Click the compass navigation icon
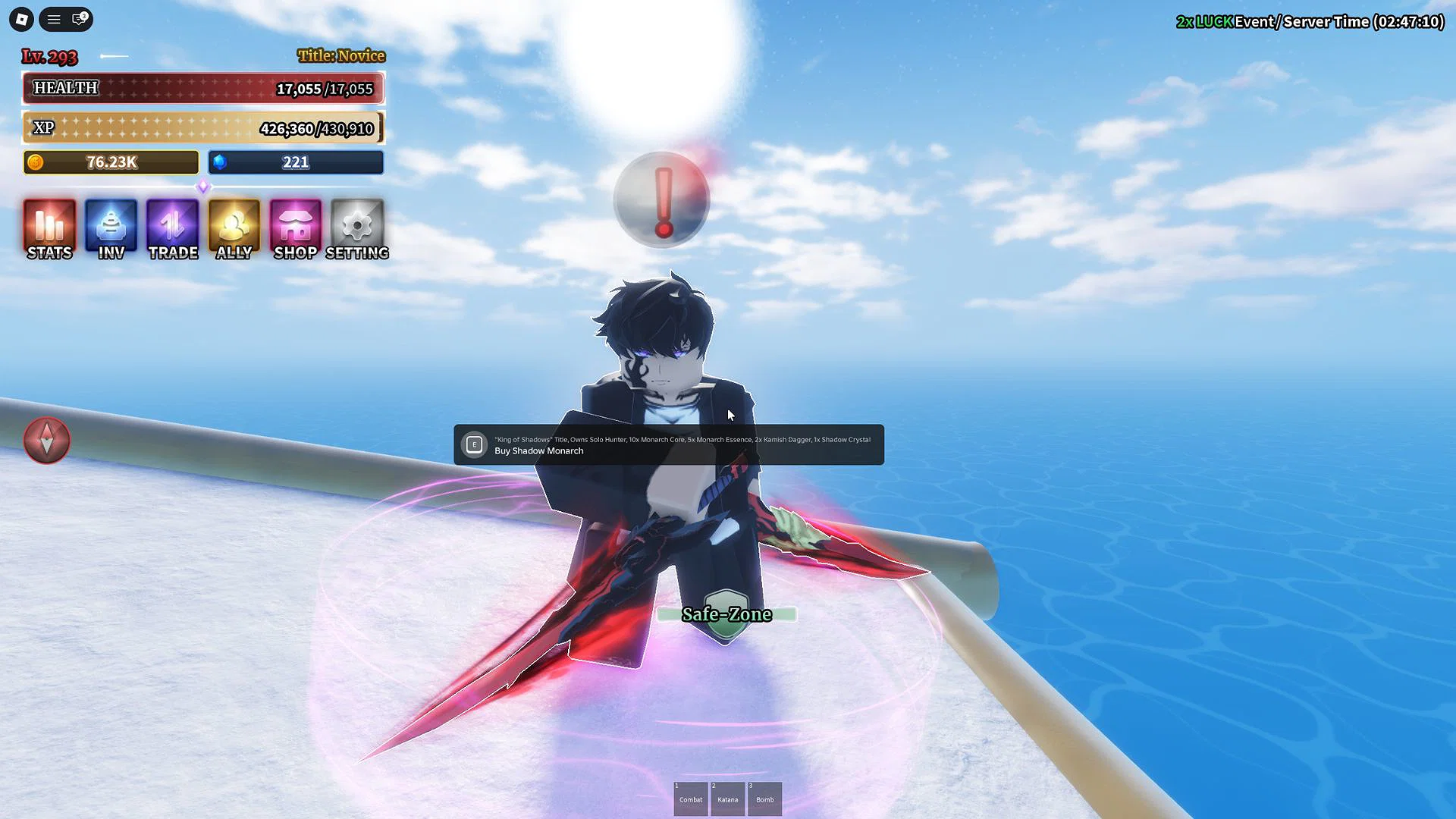Image resolution: width=1456 pixels, height=819 pixels. (x=47, y=441)
